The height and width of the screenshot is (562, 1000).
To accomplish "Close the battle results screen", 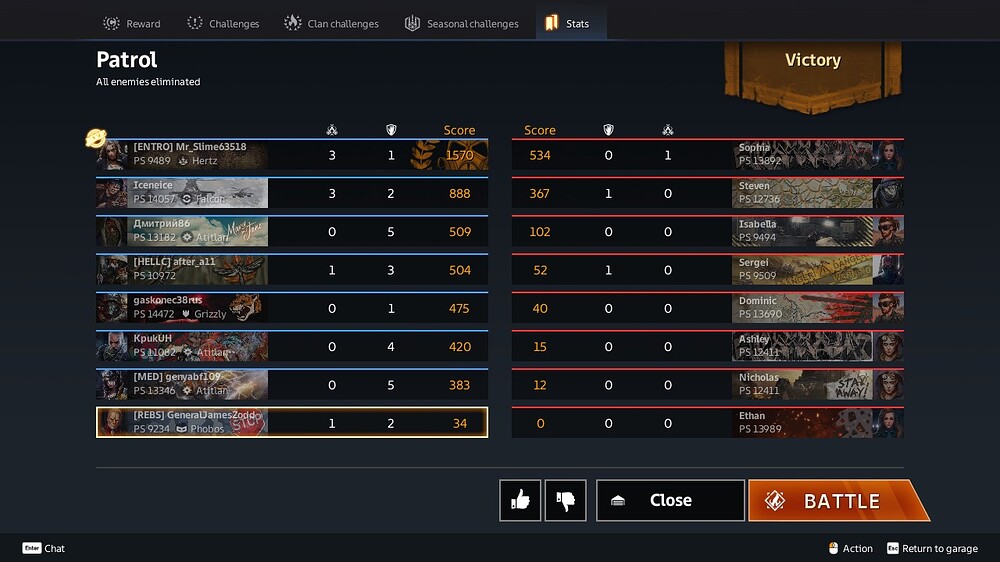I will [x=670, y=500].
